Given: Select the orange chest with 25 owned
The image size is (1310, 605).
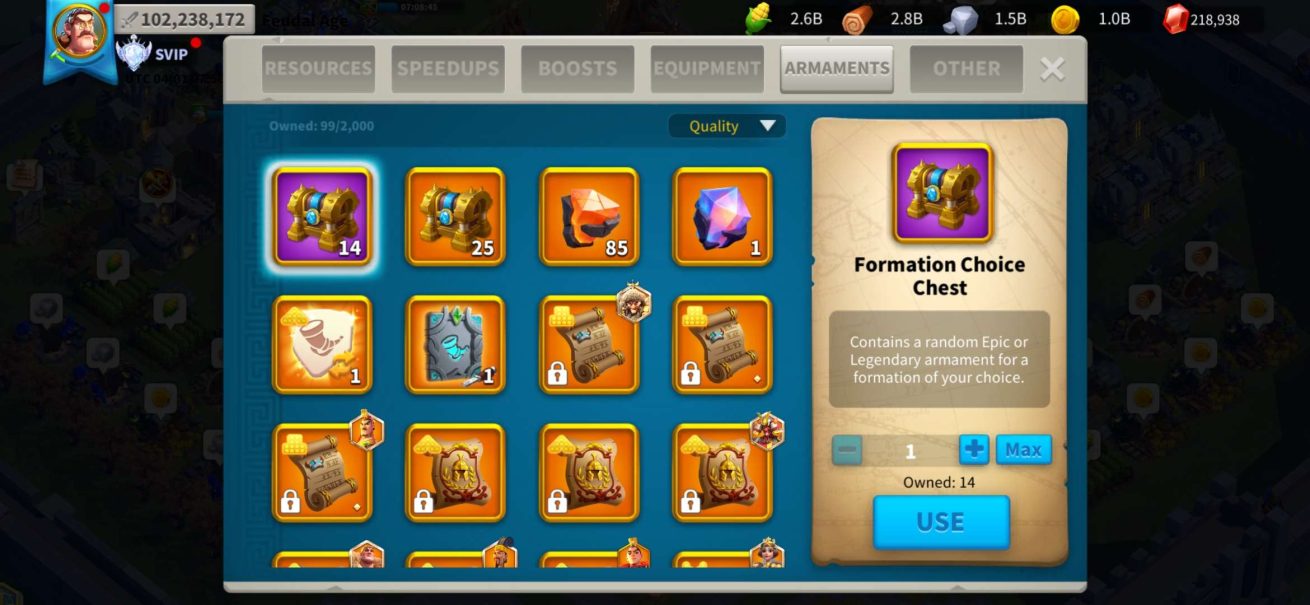Looking at the screenshot, I should click(455, 216).
